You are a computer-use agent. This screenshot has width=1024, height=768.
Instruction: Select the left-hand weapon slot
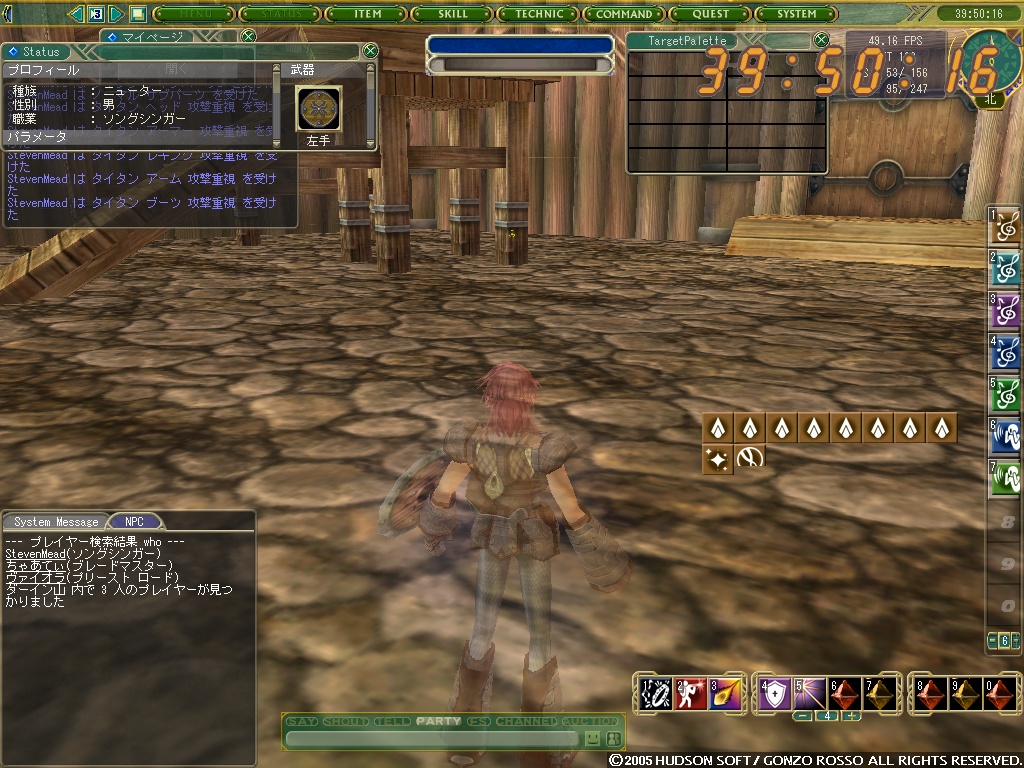319,108
